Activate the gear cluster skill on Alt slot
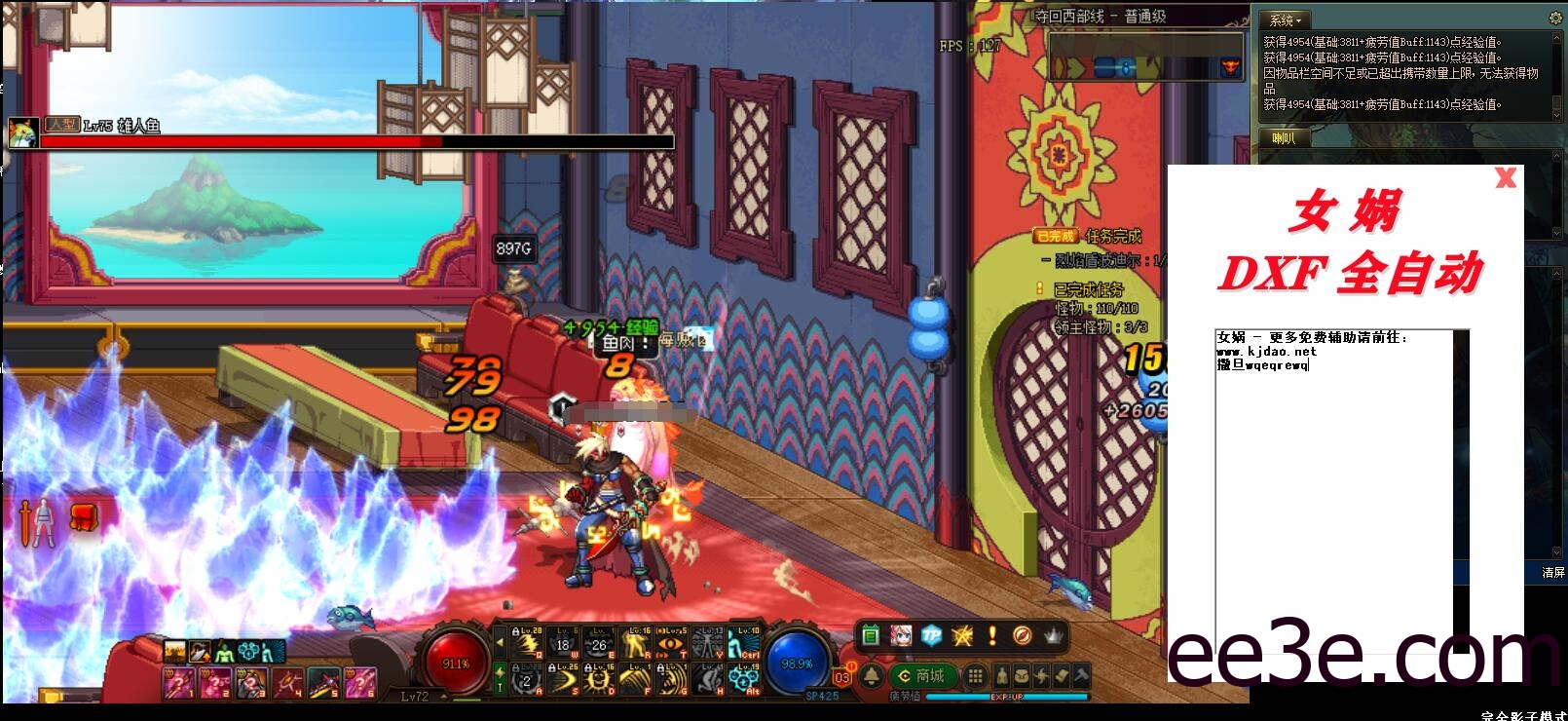1568x721 pixels. tap(744, 678)
